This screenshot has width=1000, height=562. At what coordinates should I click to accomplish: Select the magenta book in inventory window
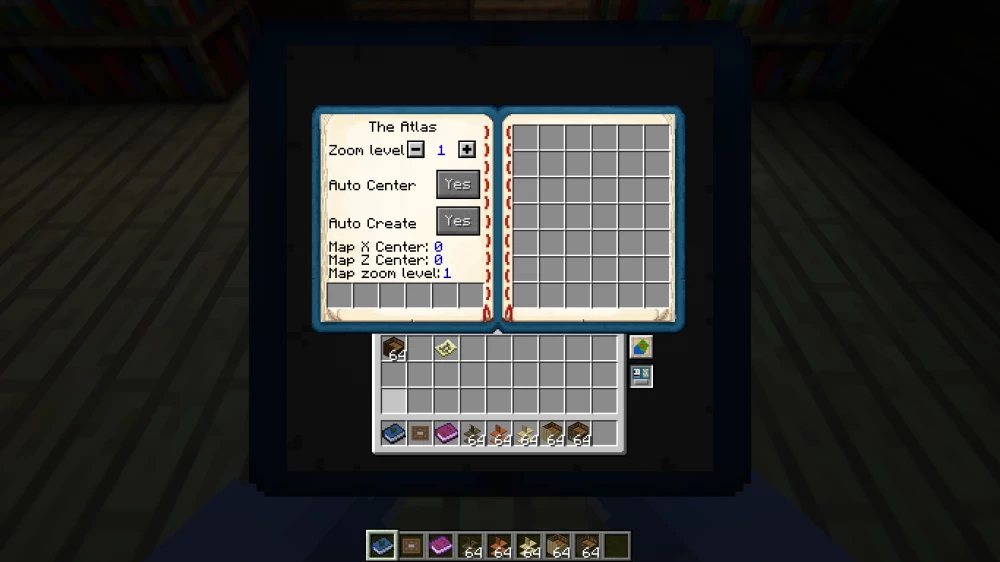click(446, 434)
